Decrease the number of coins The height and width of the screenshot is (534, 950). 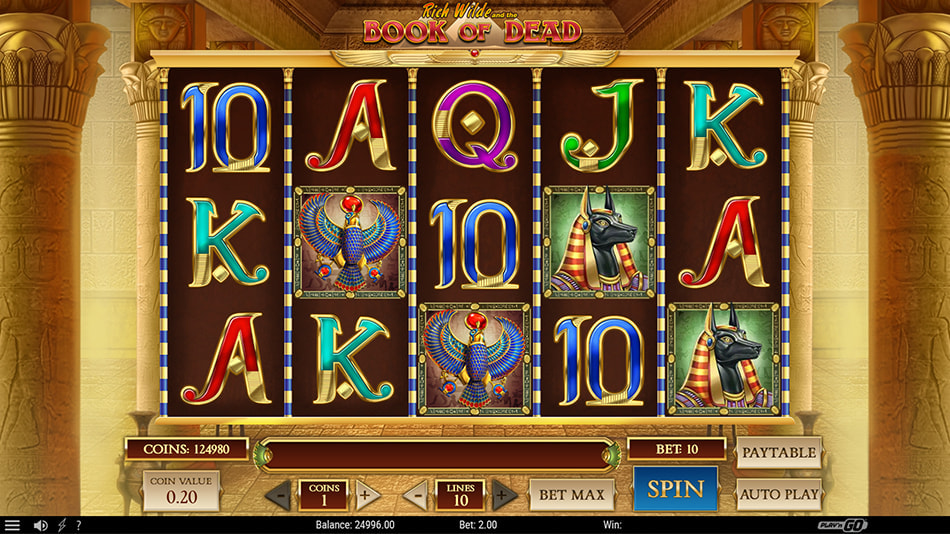click(281, 494)
